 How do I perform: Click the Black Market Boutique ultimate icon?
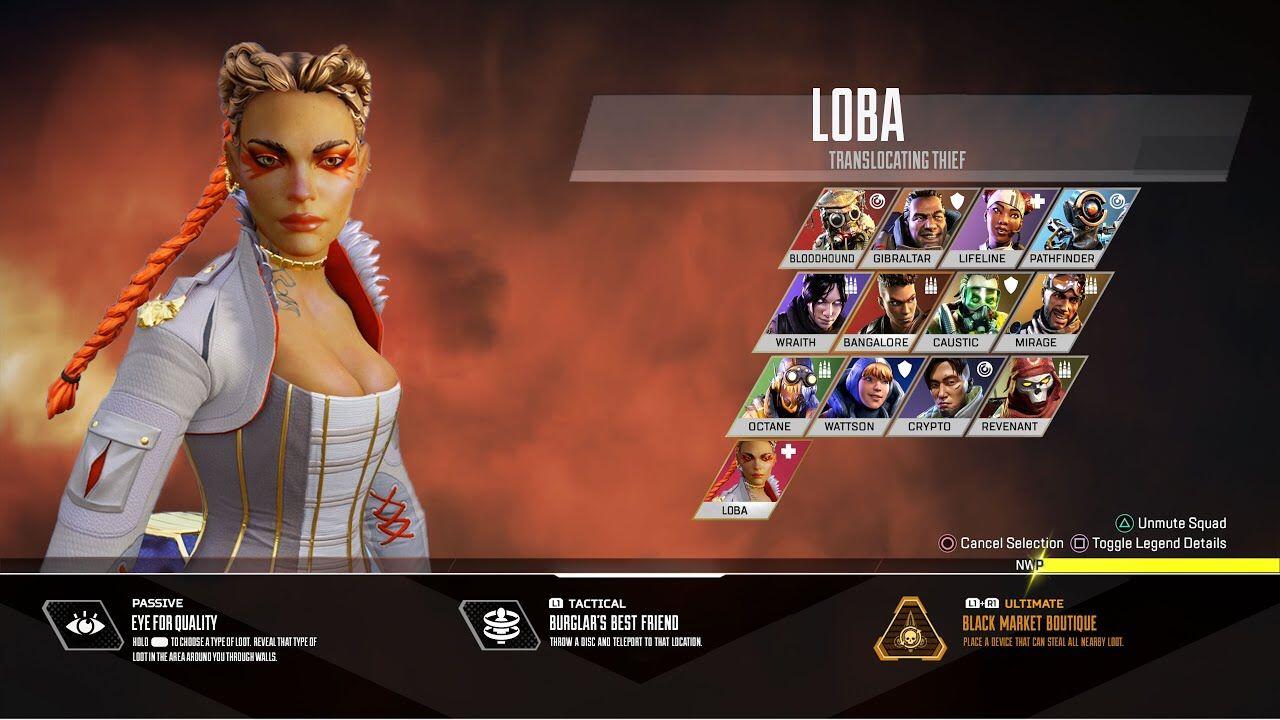910,628
